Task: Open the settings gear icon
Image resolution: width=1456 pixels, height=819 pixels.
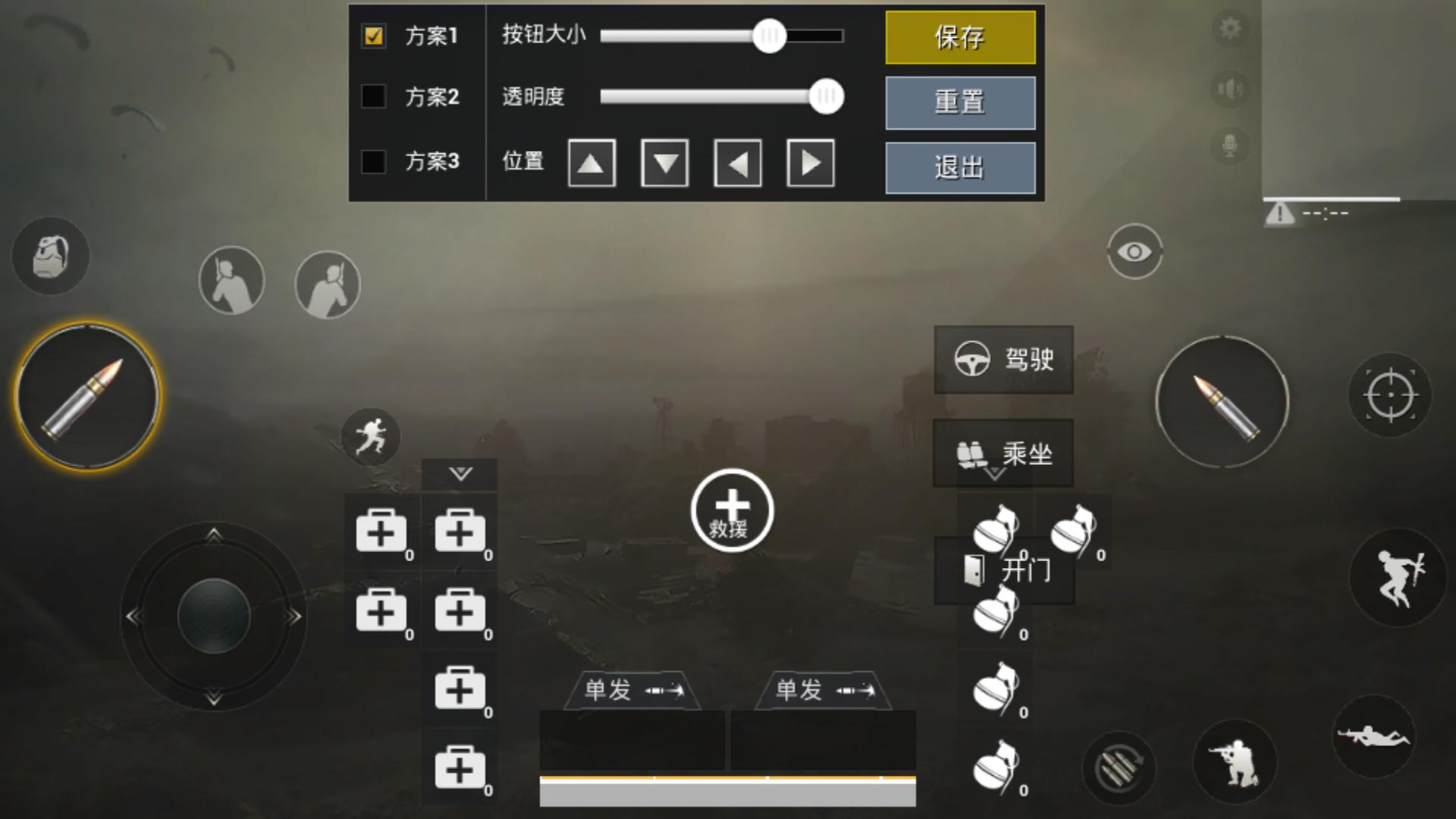Action: 1229,28
